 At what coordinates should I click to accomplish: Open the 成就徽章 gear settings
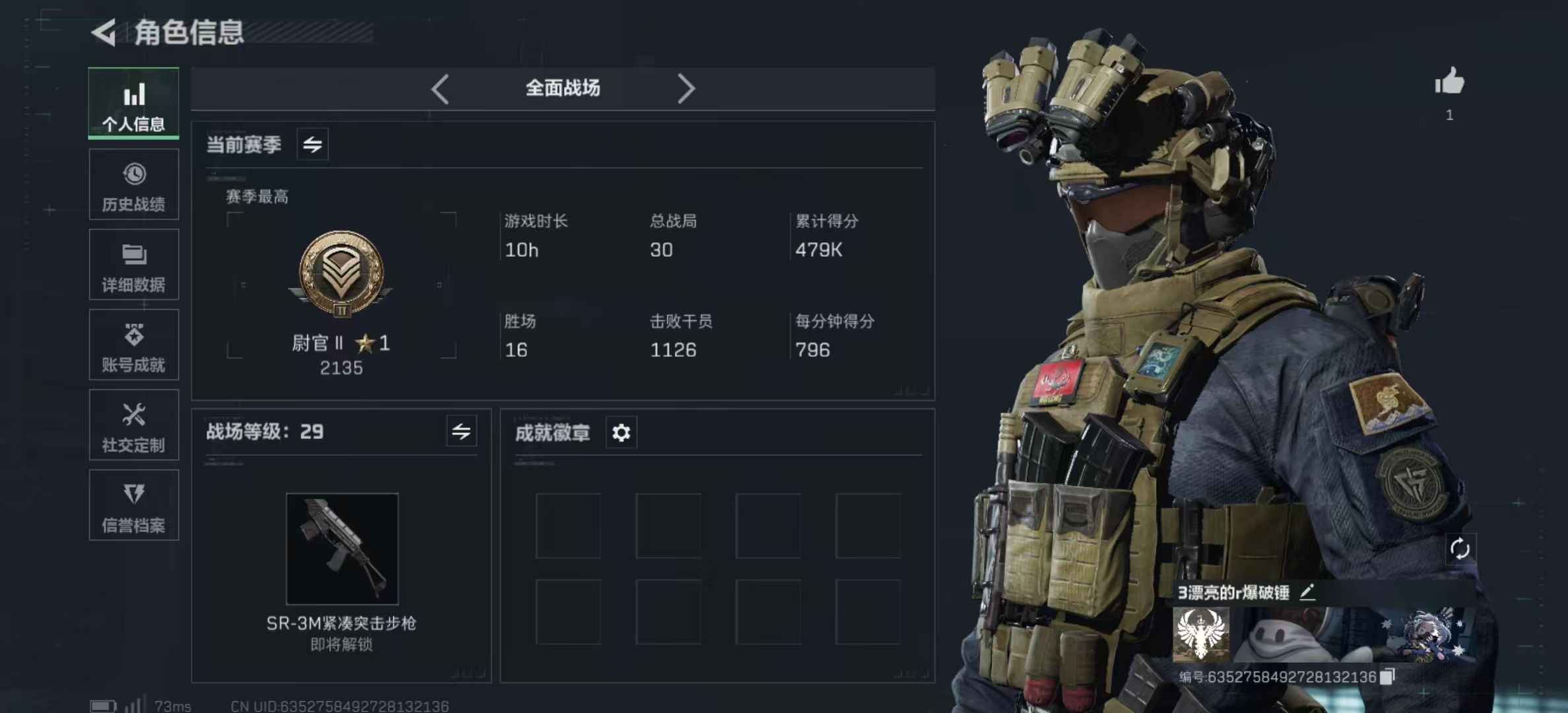pyautogui.click(x=621, y=433)
